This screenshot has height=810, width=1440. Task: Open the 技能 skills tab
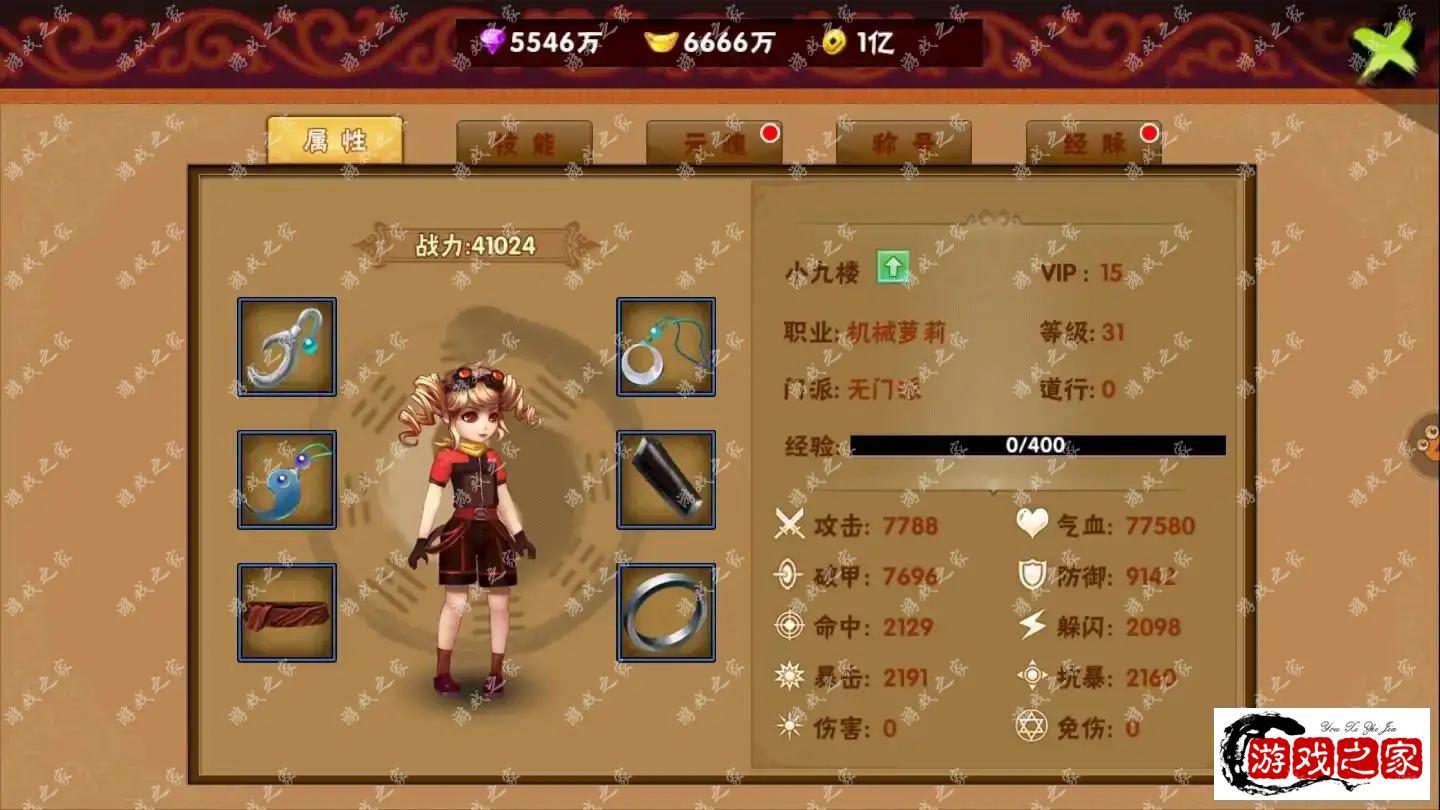click(524, 144)
